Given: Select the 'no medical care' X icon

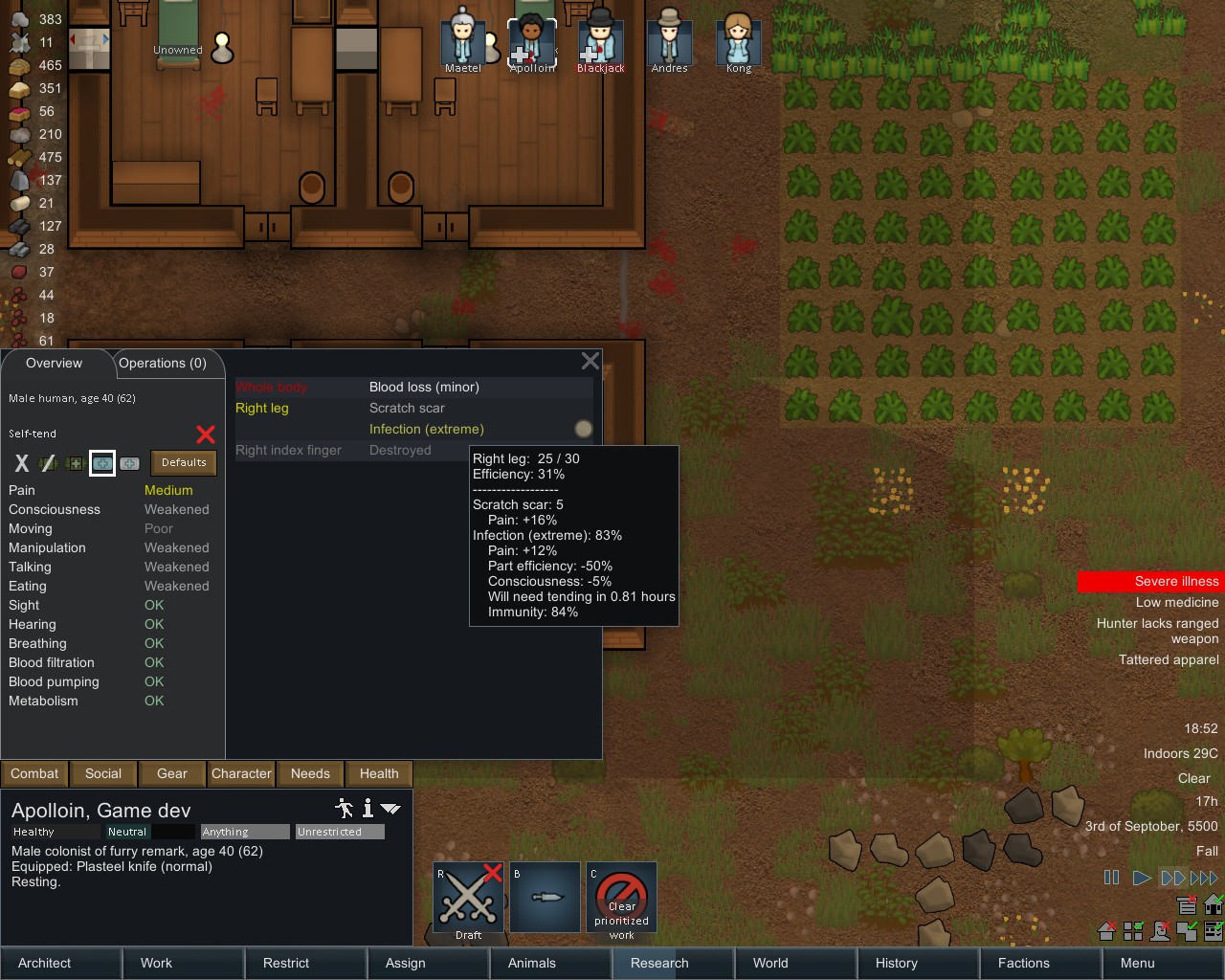Looking at the screenshot, I should point(21,464).
